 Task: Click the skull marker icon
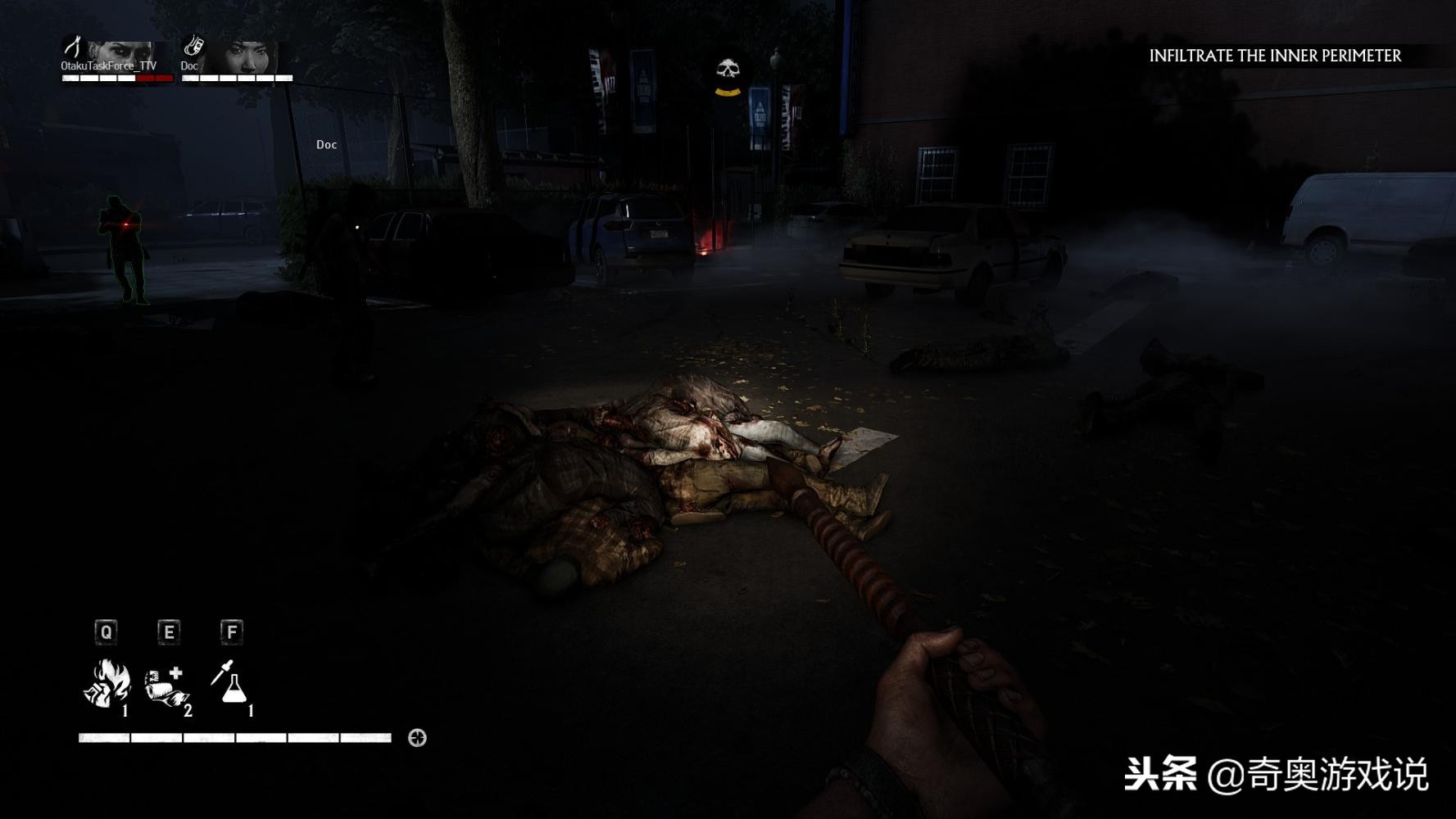click(x=728, y=73)
